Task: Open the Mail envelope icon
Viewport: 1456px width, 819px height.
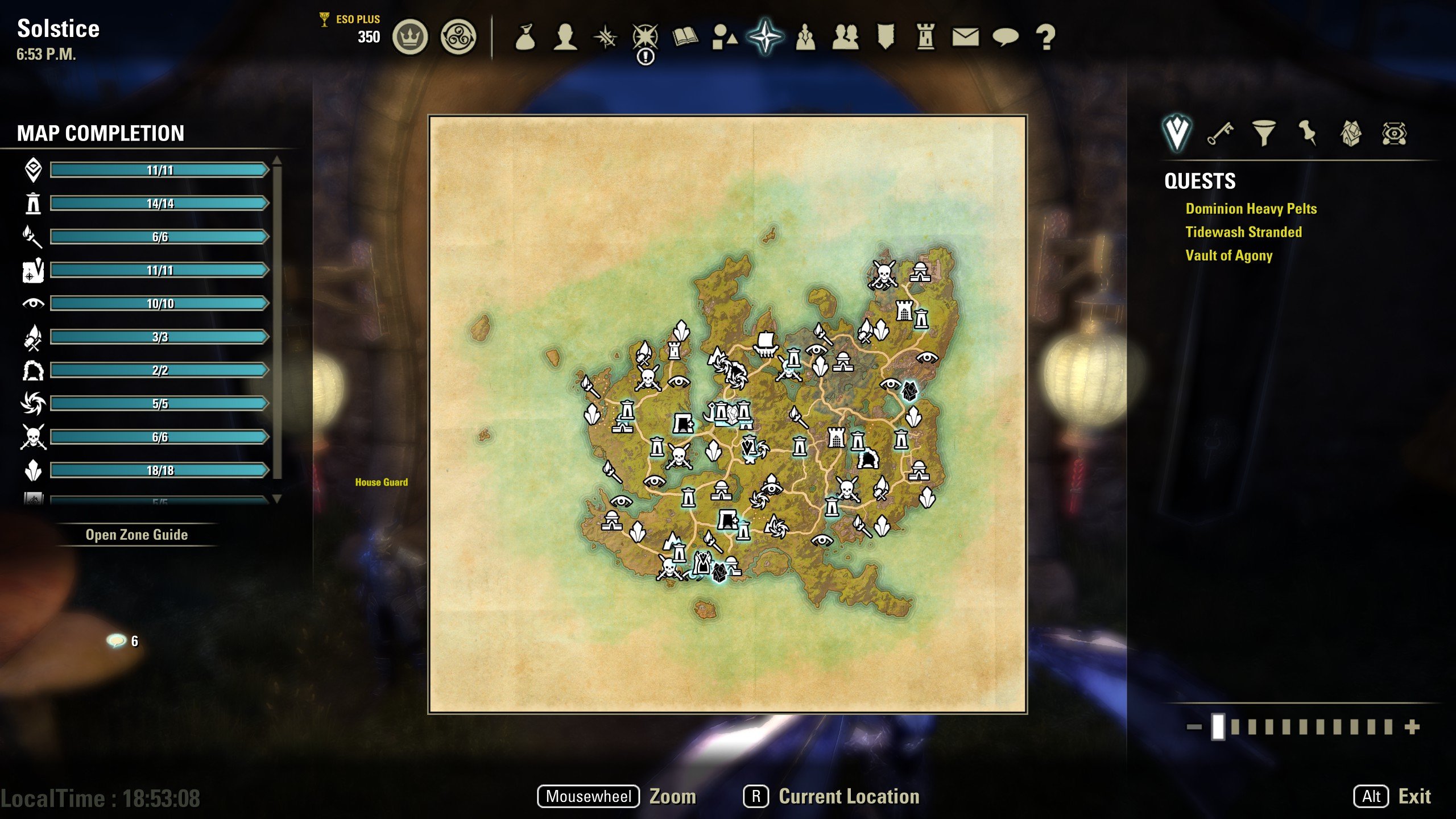Action: [967, 36]
